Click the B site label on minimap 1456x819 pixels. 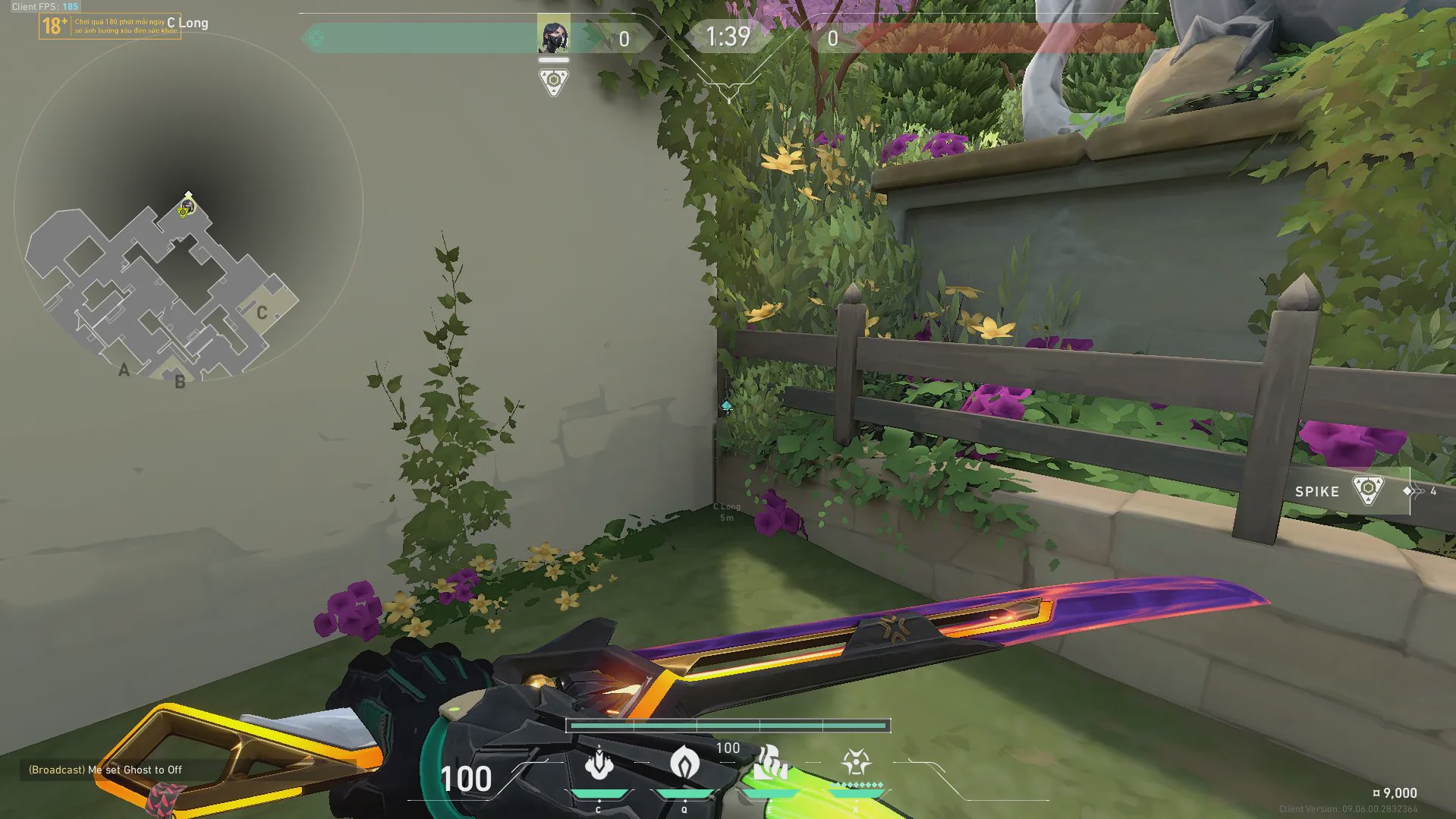[180, 382]
